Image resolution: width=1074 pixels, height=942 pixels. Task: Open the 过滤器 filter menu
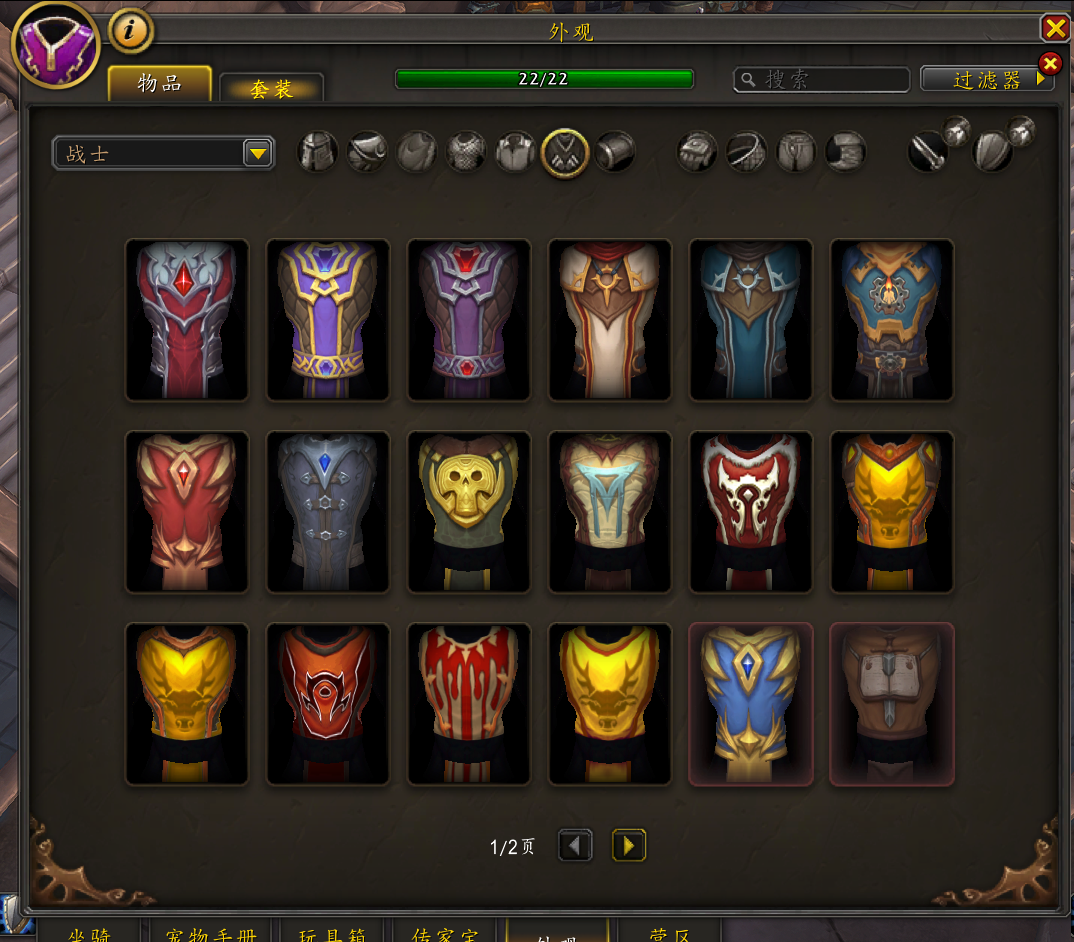coord(987,80)
